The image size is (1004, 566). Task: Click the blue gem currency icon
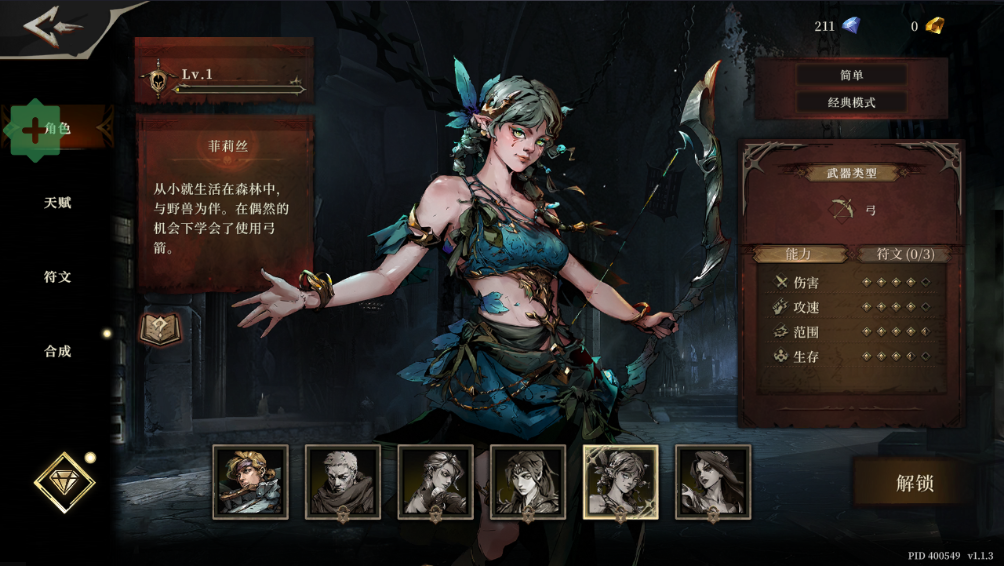(x=850, y=26)
